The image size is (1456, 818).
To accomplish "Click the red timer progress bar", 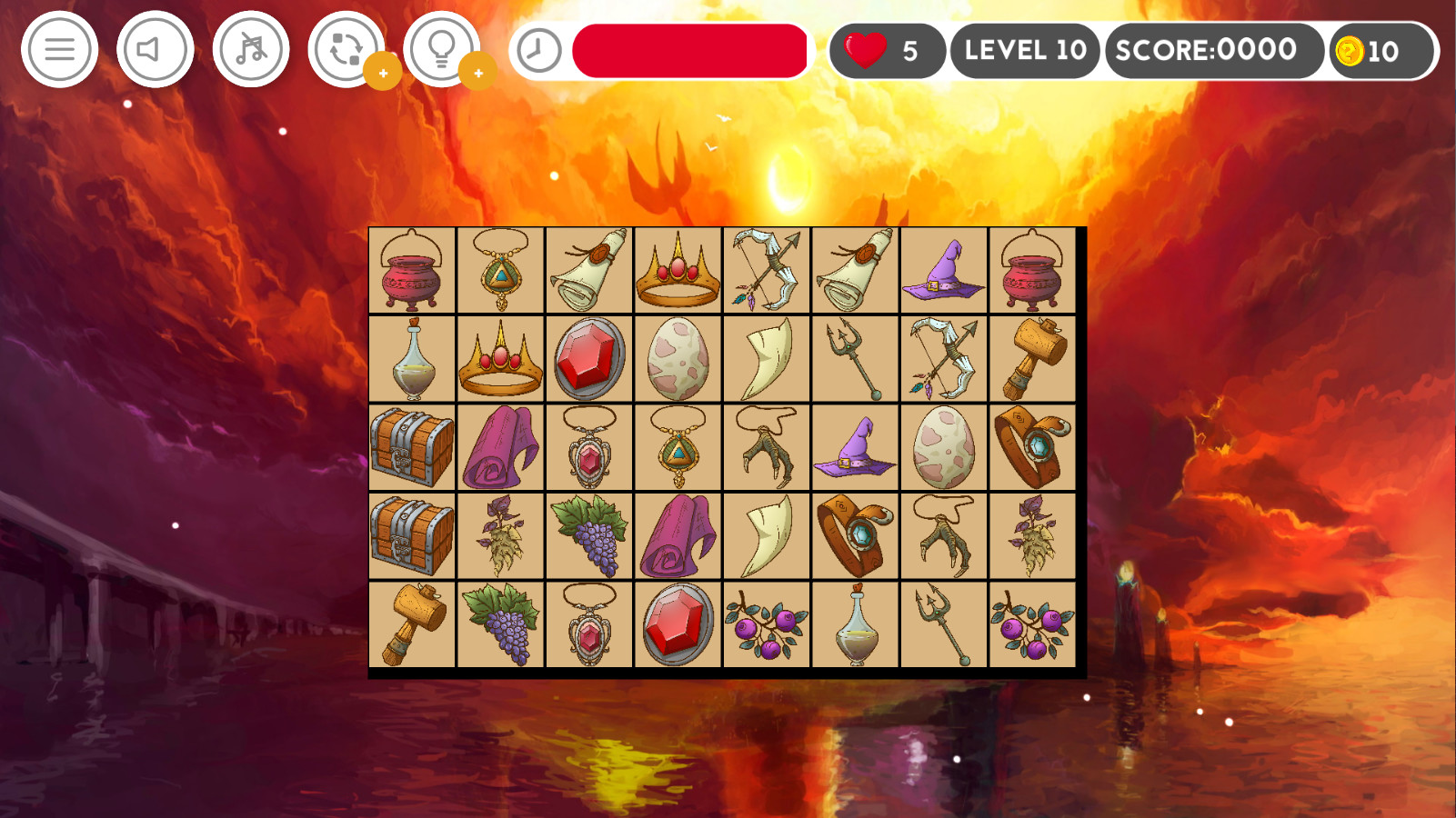I will [x=688, y=50].
